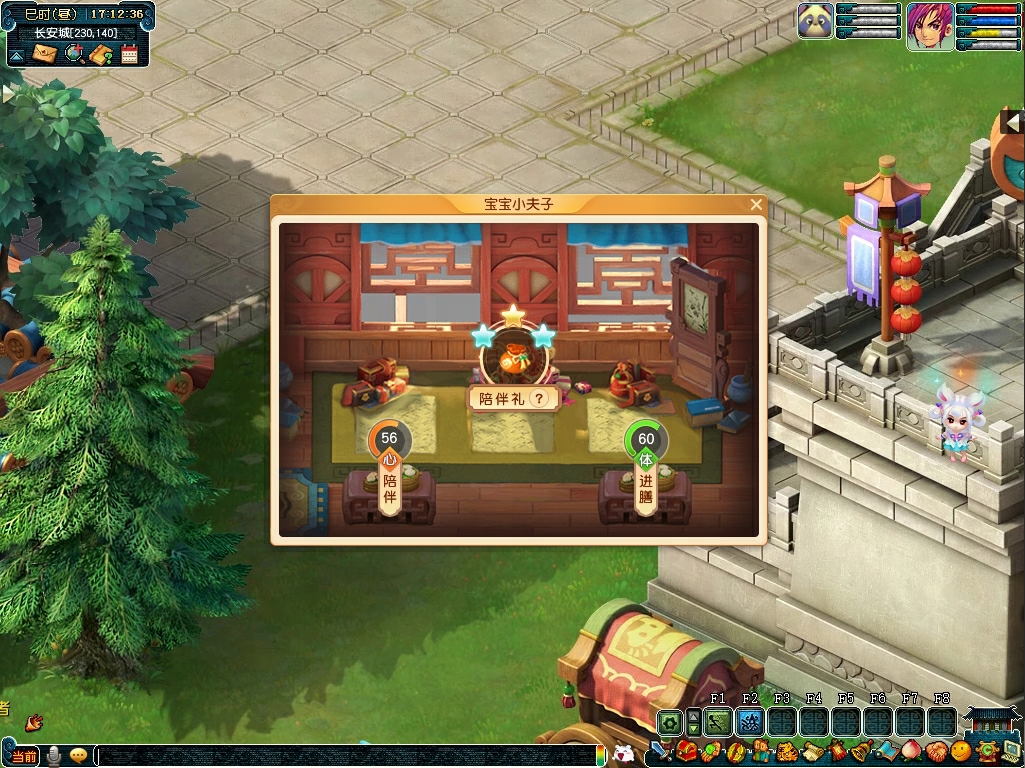This screenshot has width=1025, height=768.
Task: Switch chat channel using 当前 button
Action: (24, 756)
